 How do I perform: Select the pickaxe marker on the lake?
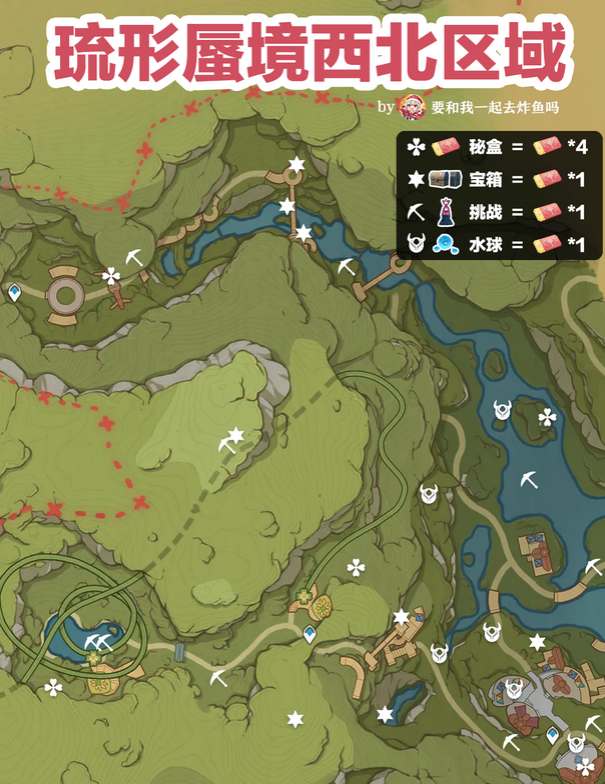[529, 480]
